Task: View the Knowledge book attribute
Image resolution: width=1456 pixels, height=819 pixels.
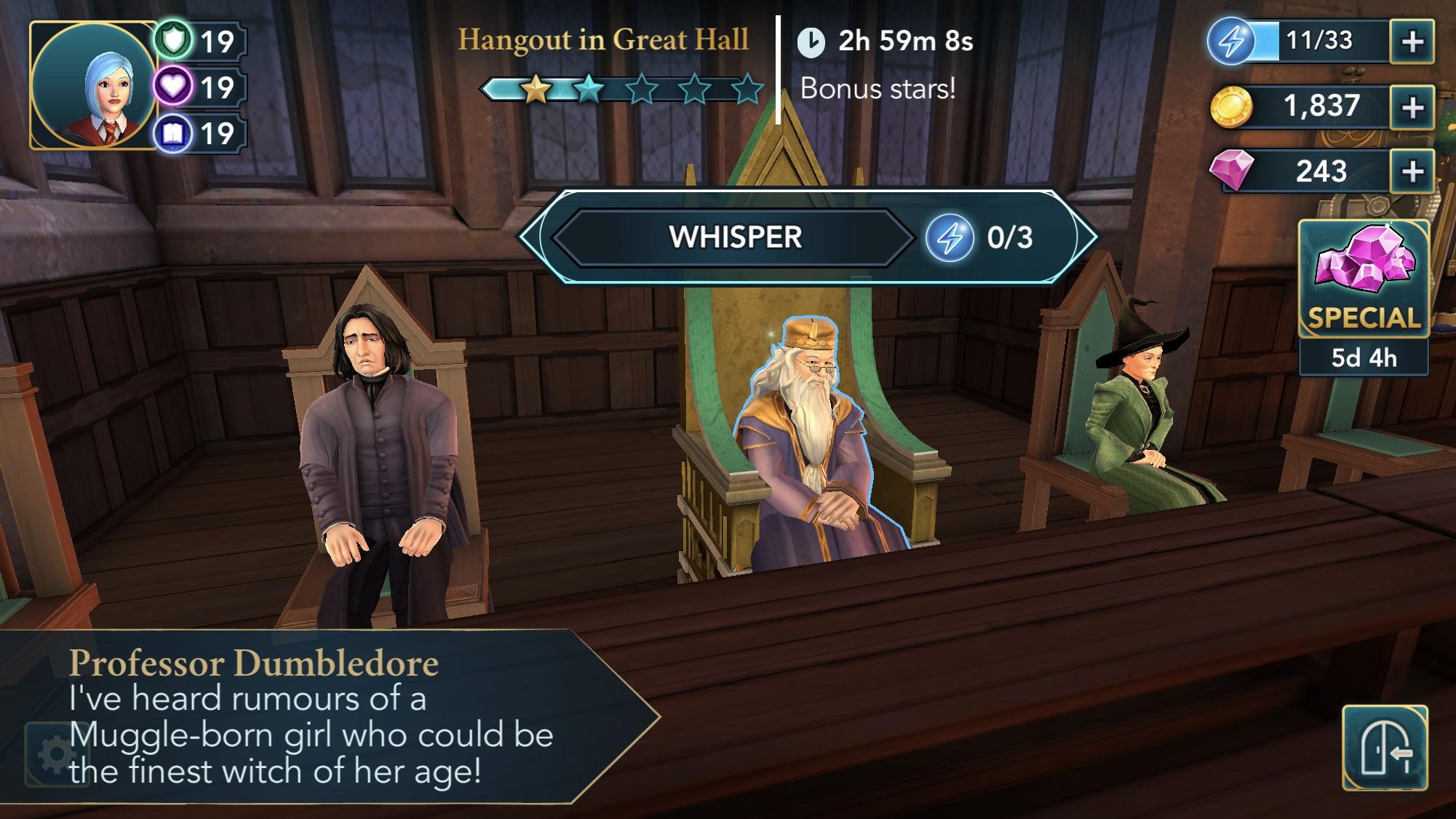Action: (175, 134)
